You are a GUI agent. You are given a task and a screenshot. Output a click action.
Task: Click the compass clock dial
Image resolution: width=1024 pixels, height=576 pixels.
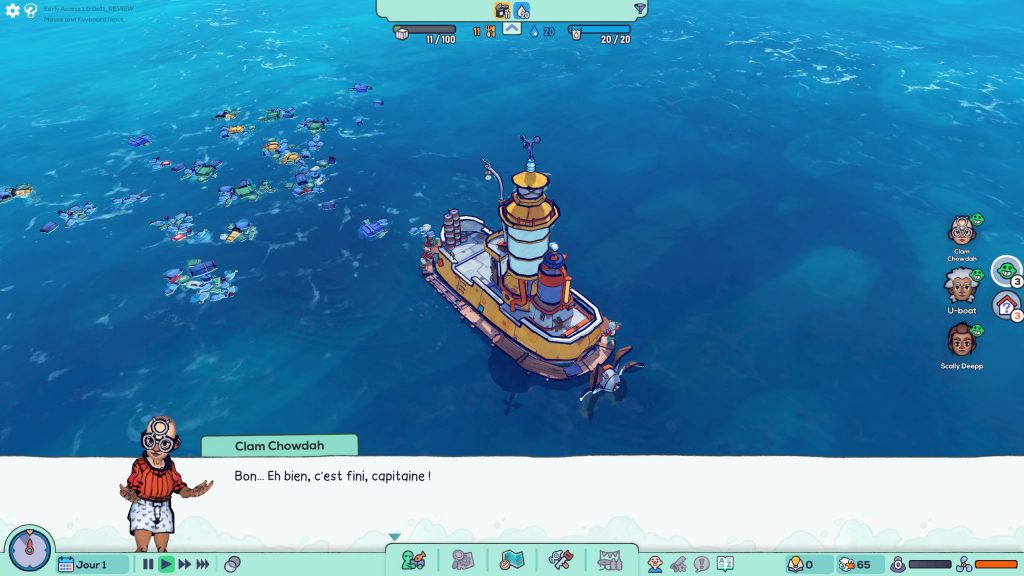point(29,548)
